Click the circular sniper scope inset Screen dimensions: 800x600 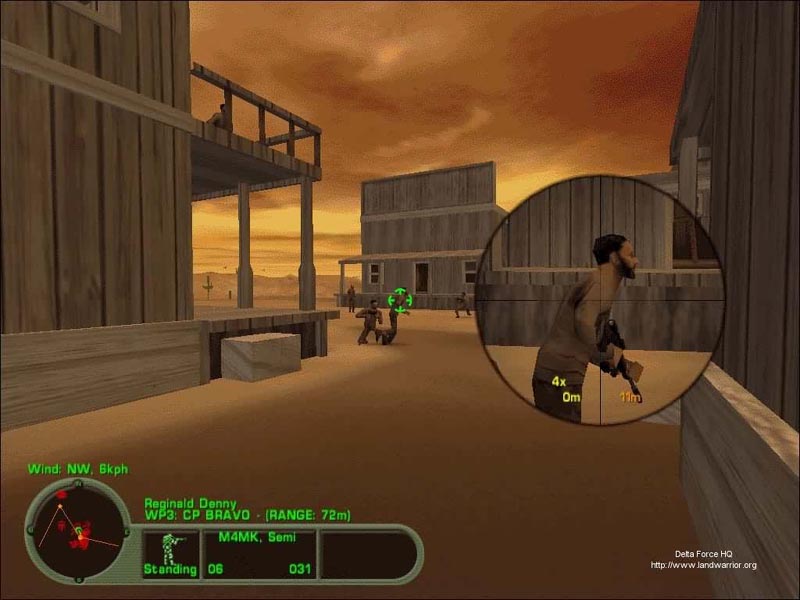599,299
